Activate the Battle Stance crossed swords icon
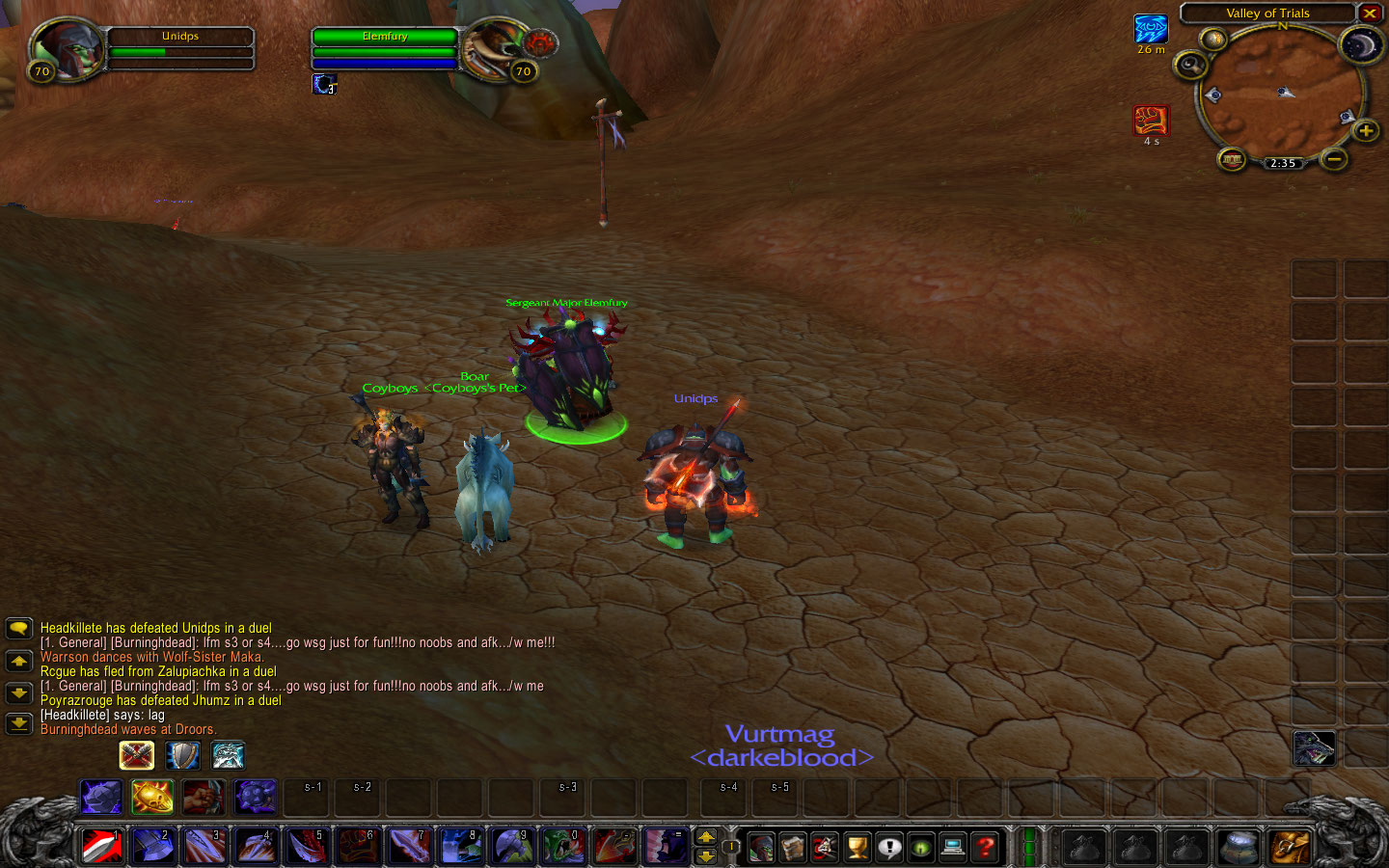 click(x=137, y=755)
